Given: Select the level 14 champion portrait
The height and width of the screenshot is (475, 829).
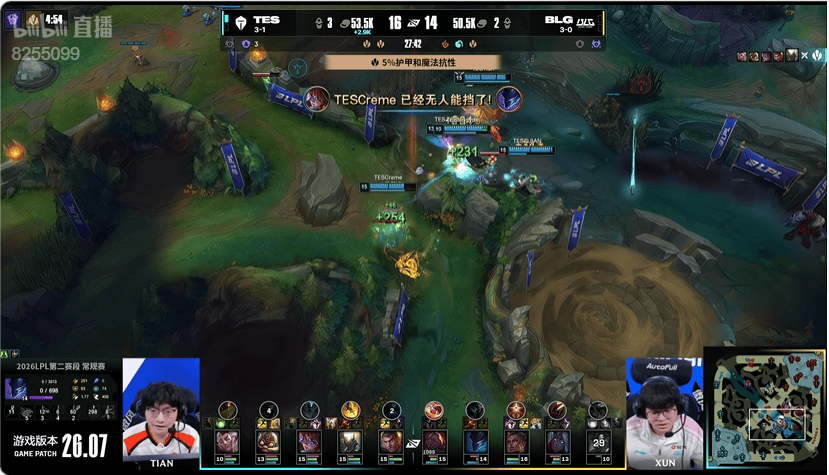Looking at the screenshot, I should [475, 441].
